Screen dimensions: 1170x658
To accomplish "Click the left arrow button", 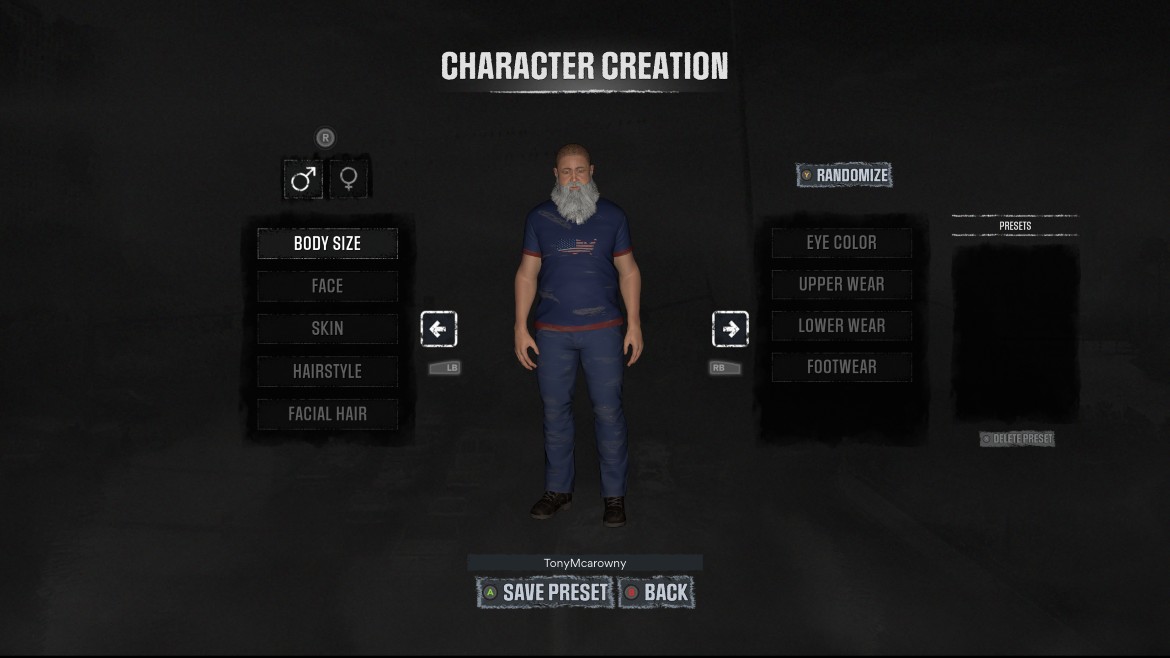I will tap(439, 329).
